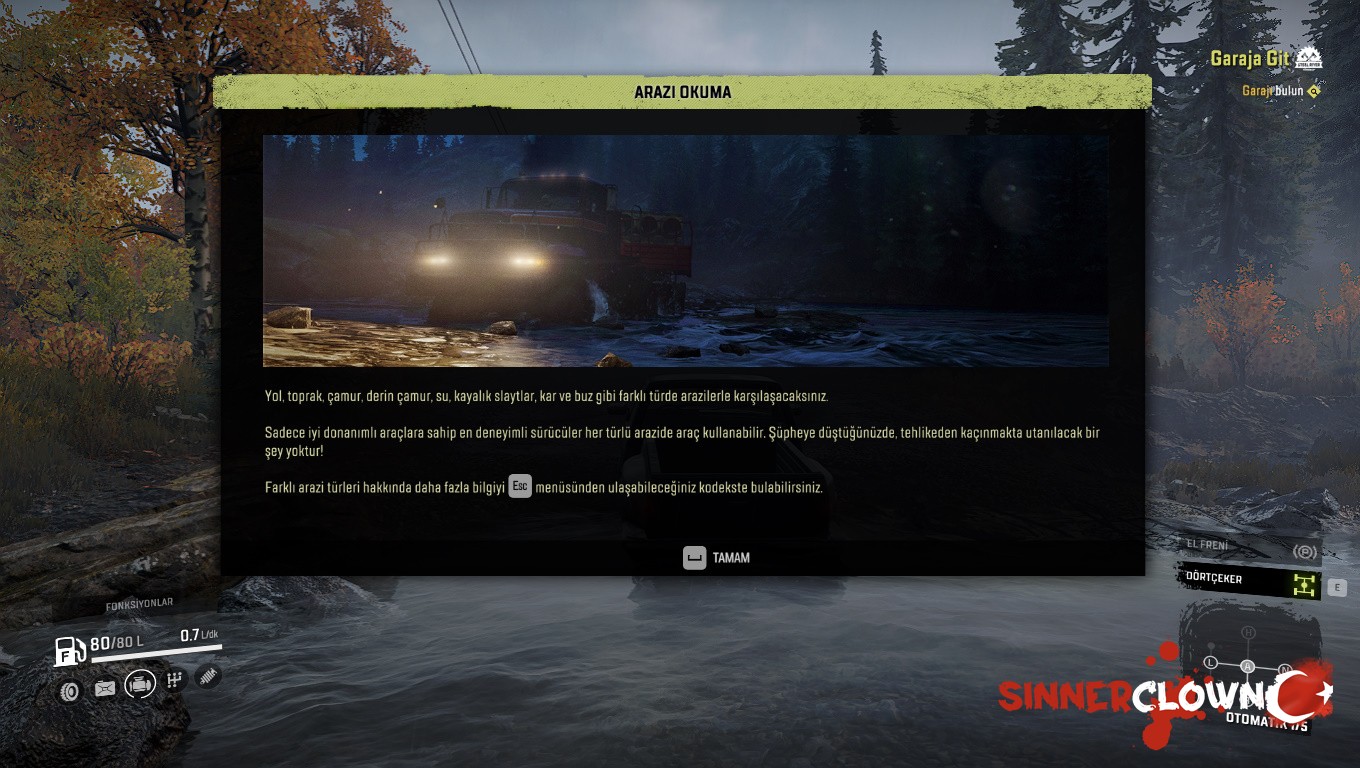Screen dimensions: 1360x768
Task: Select the fuel tank damage icon
Action: click(105, 688)
